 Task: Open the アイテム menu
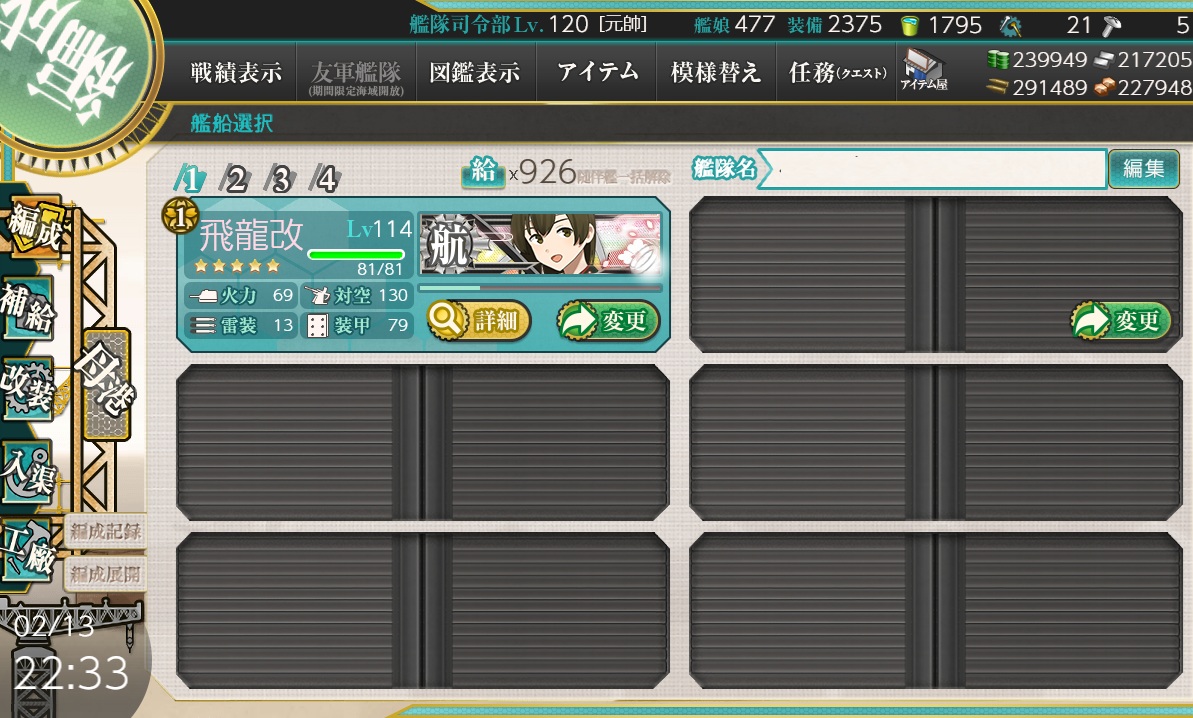pos(598,73)
